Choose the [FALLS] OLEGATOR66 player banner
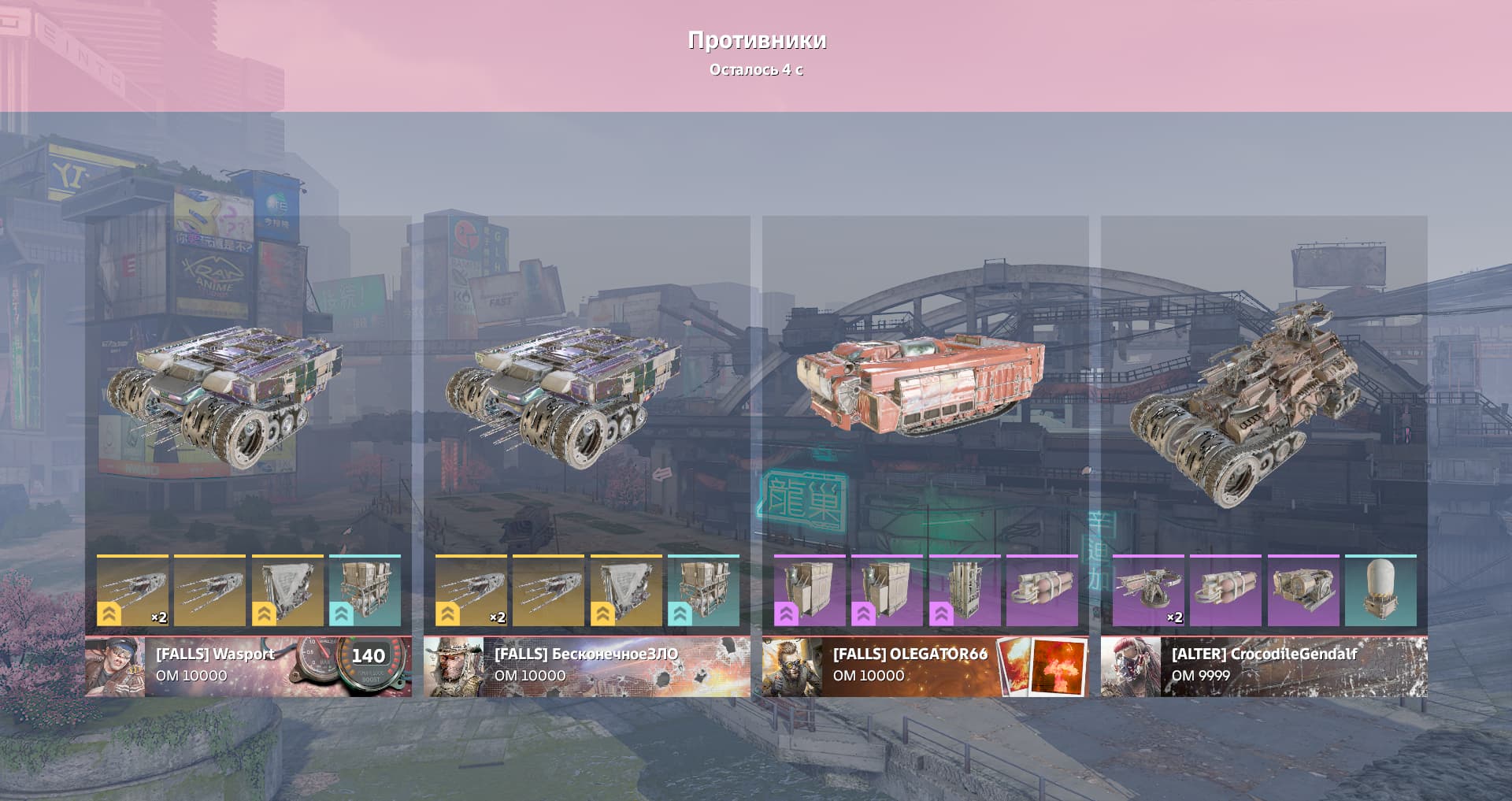Screen dimensions: 1512x801 point(925,666)
